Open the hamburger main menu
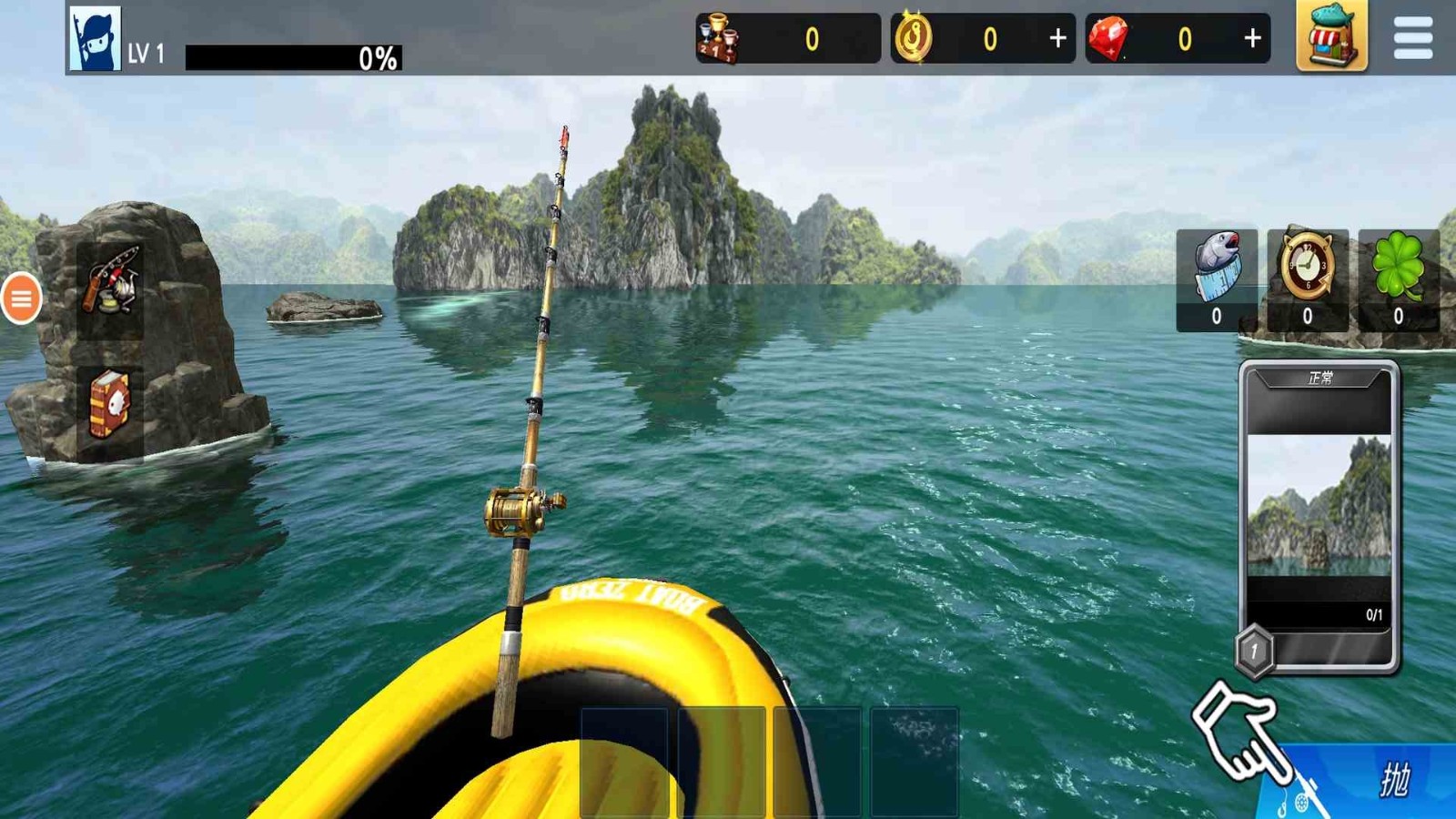This screenshot has height=819, width=1456. 1412,38
